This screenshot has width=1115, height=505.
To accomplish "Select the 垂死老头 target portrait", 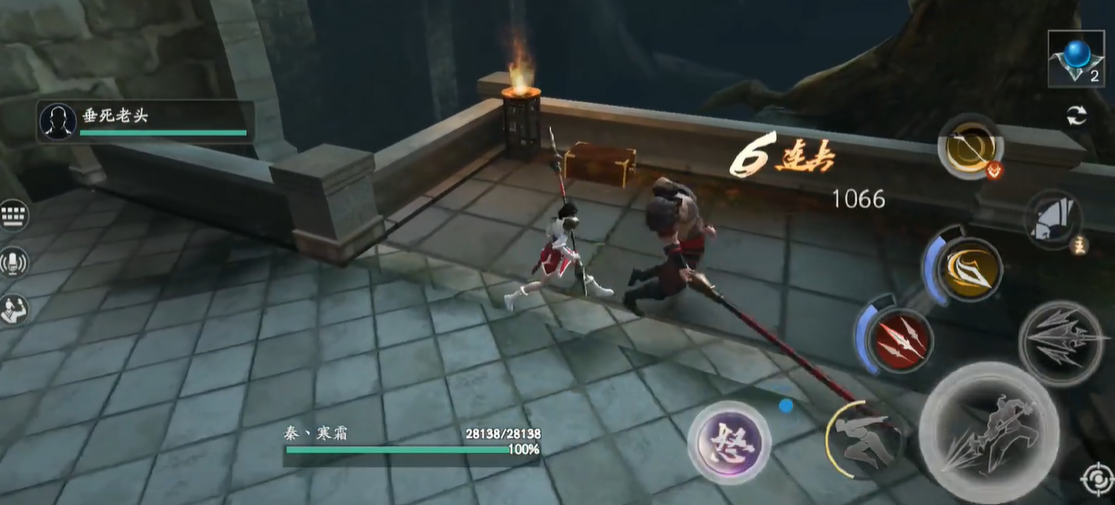I will point(58,121).
